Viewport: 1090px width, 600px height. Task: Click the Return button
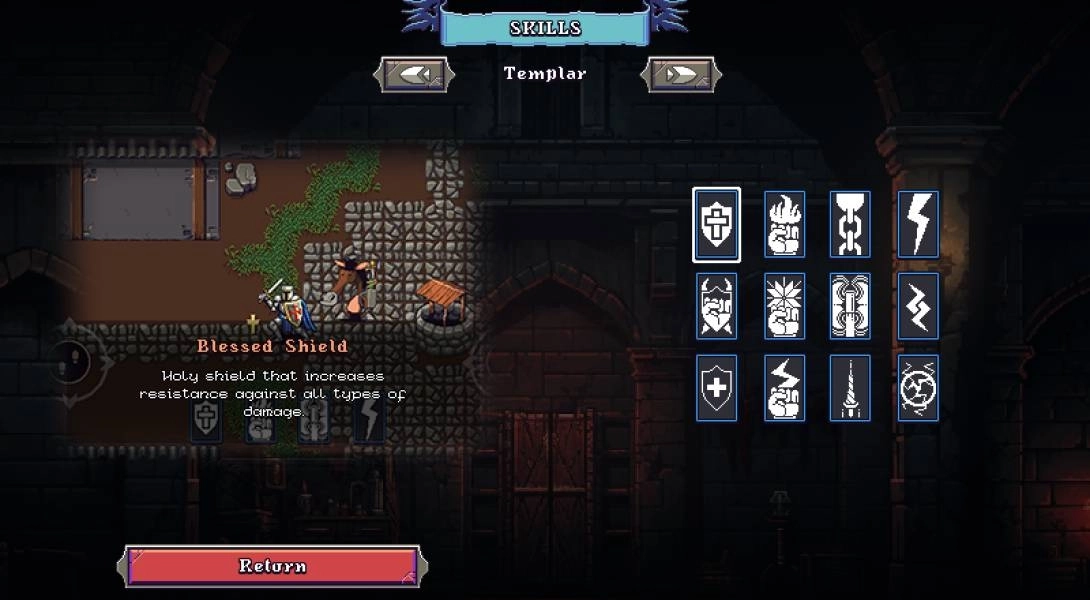click(x=272, y=566)
